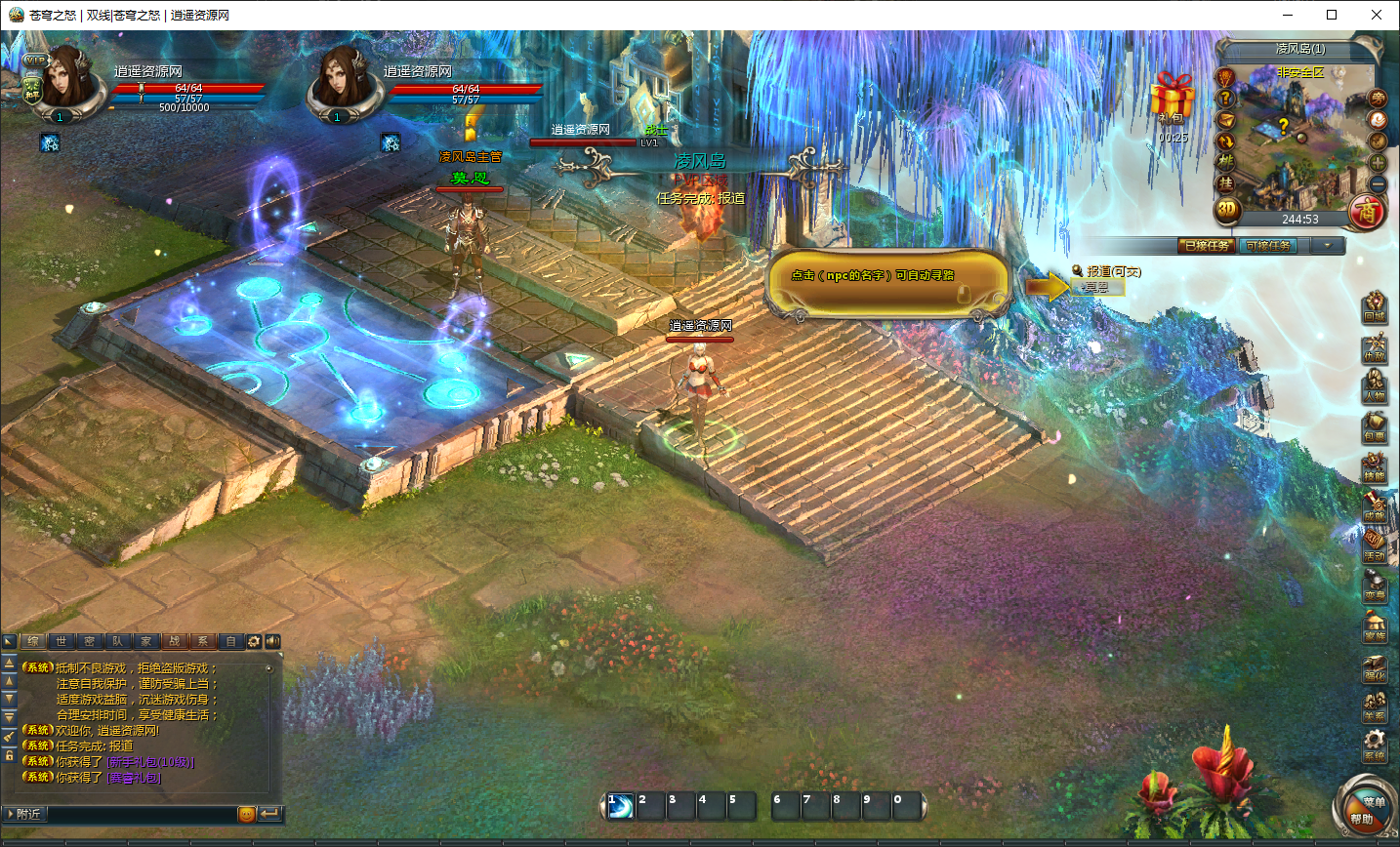This screenshot has height=847, width=1400.
Task: Click the emoji smiley button in chat bar
Action: (247, 814)
